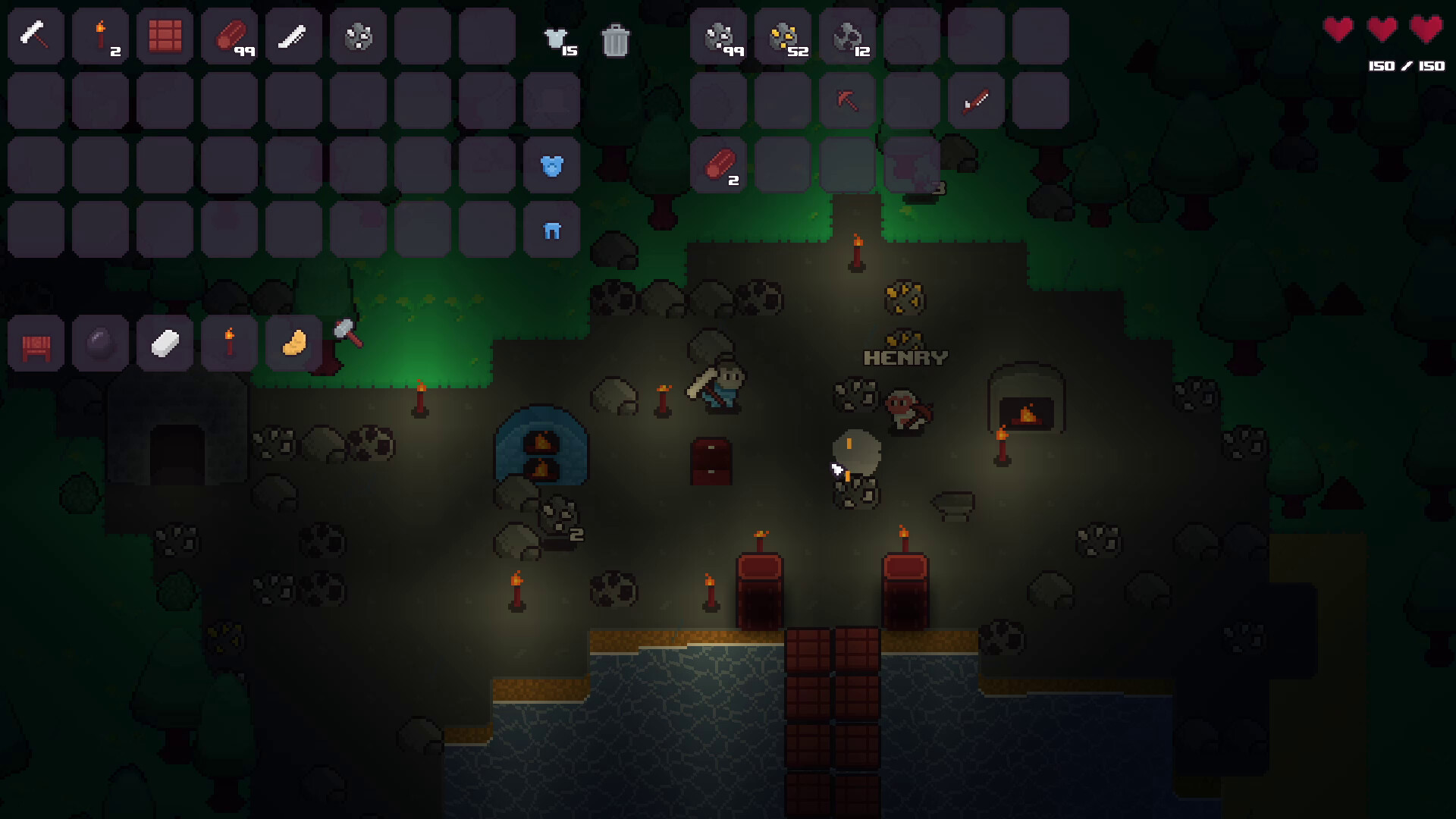
Task: Craft the torch recipe
Action: [x=229, y=344]
